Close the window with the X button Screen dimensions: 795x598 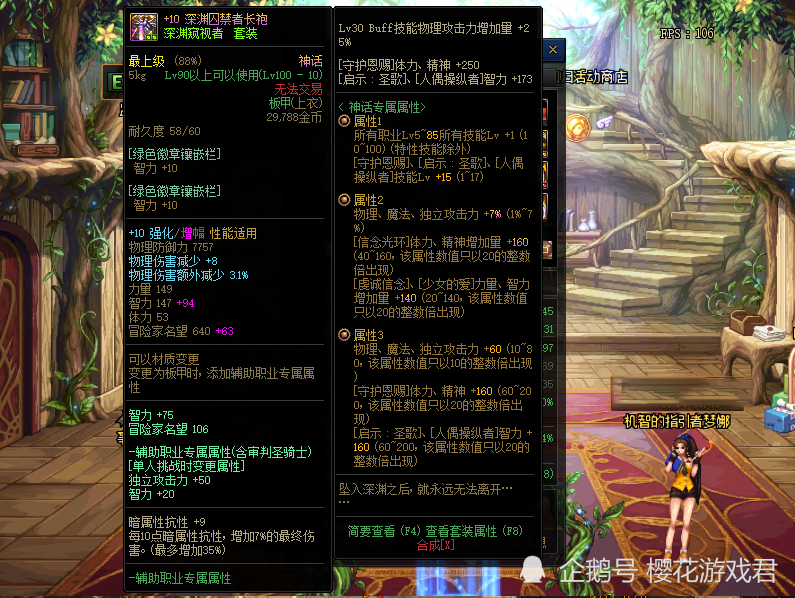(x=553, y=49)
